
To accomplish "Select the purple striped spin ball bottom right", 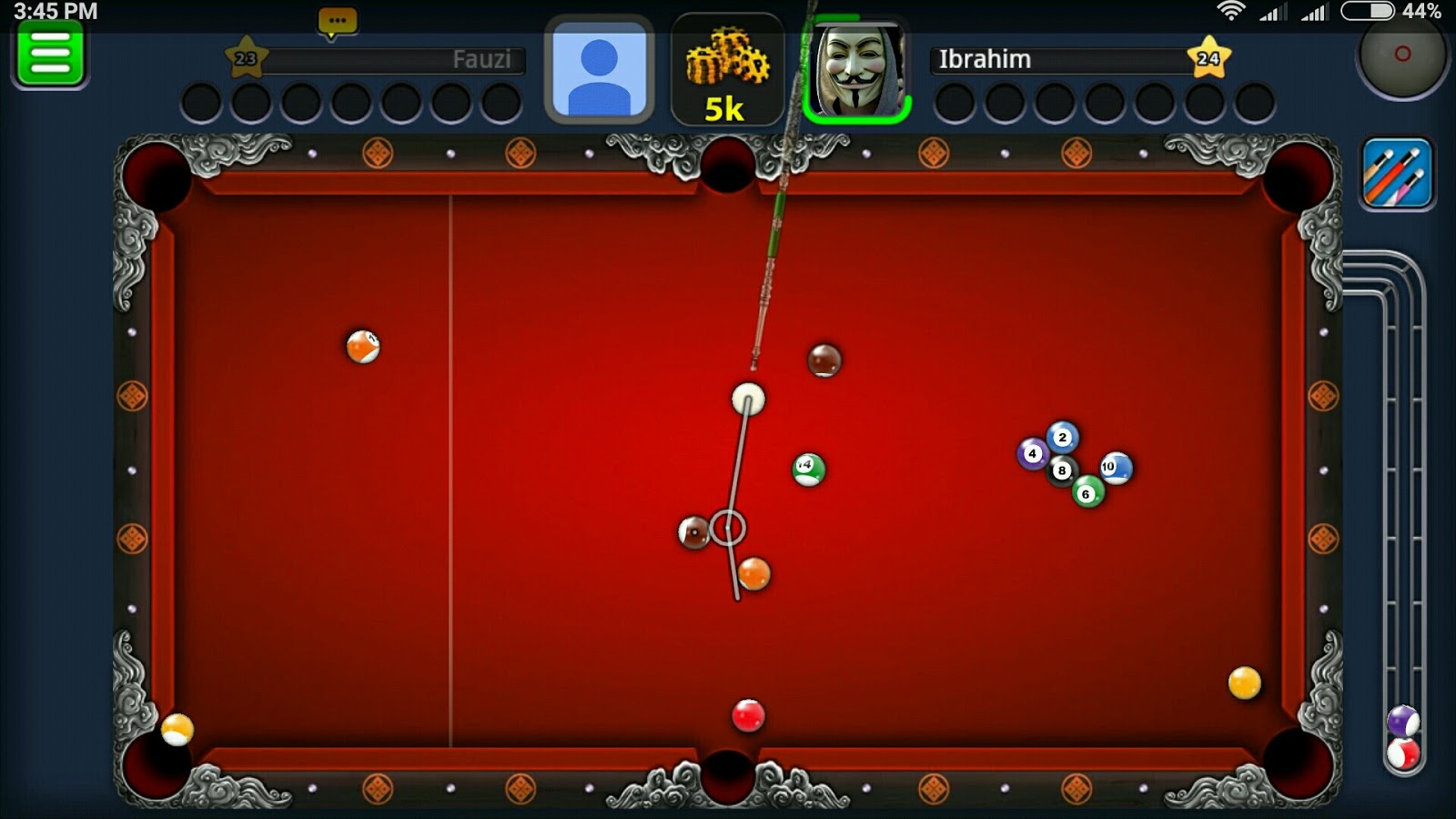I will click(x=1403, y=719).
